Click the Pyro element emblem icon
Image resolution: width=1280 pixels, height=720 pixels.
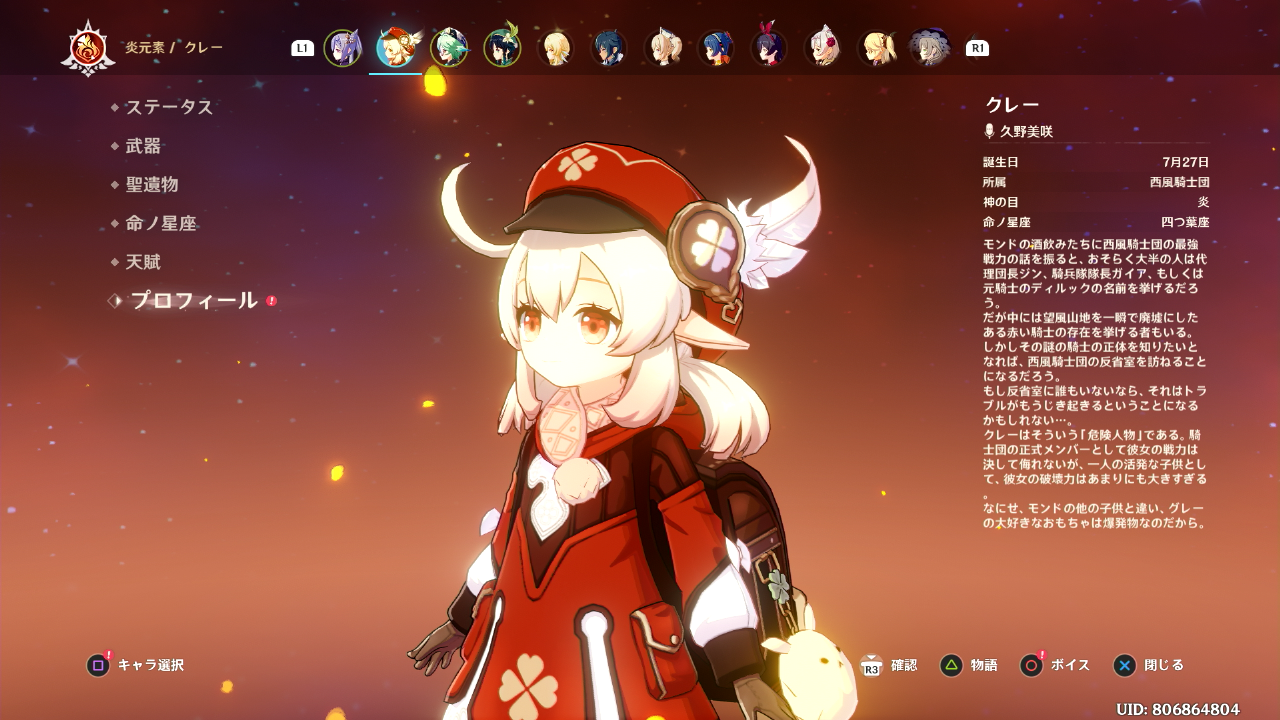[x=88, y=48]
